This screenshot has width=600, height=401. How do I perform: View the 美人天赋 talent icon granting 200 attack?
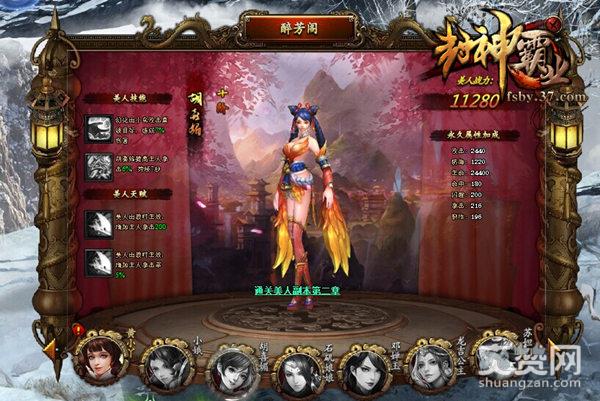[99, 222]
